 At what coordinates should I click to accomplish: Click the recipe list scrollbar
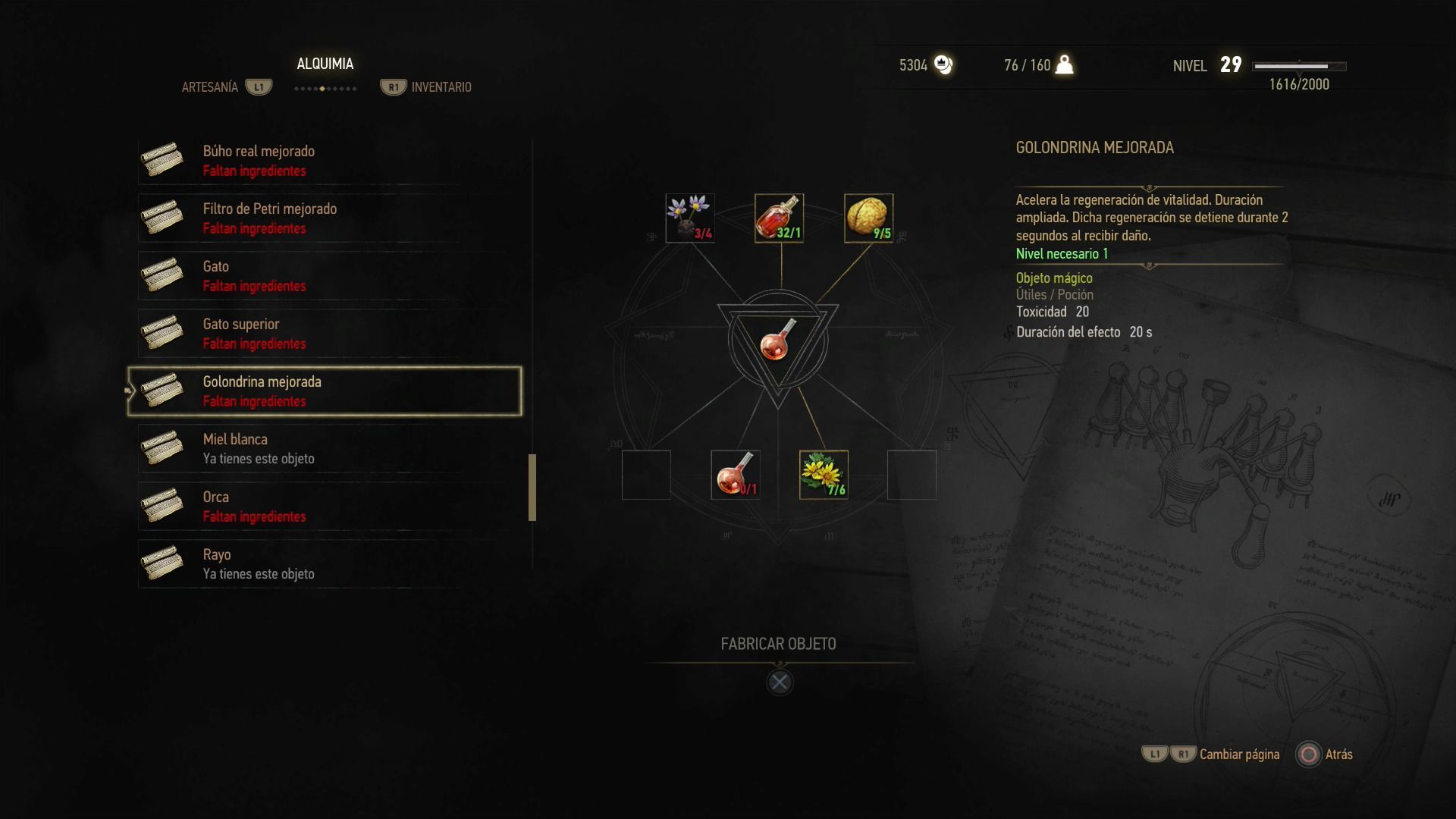coord(532,488)
